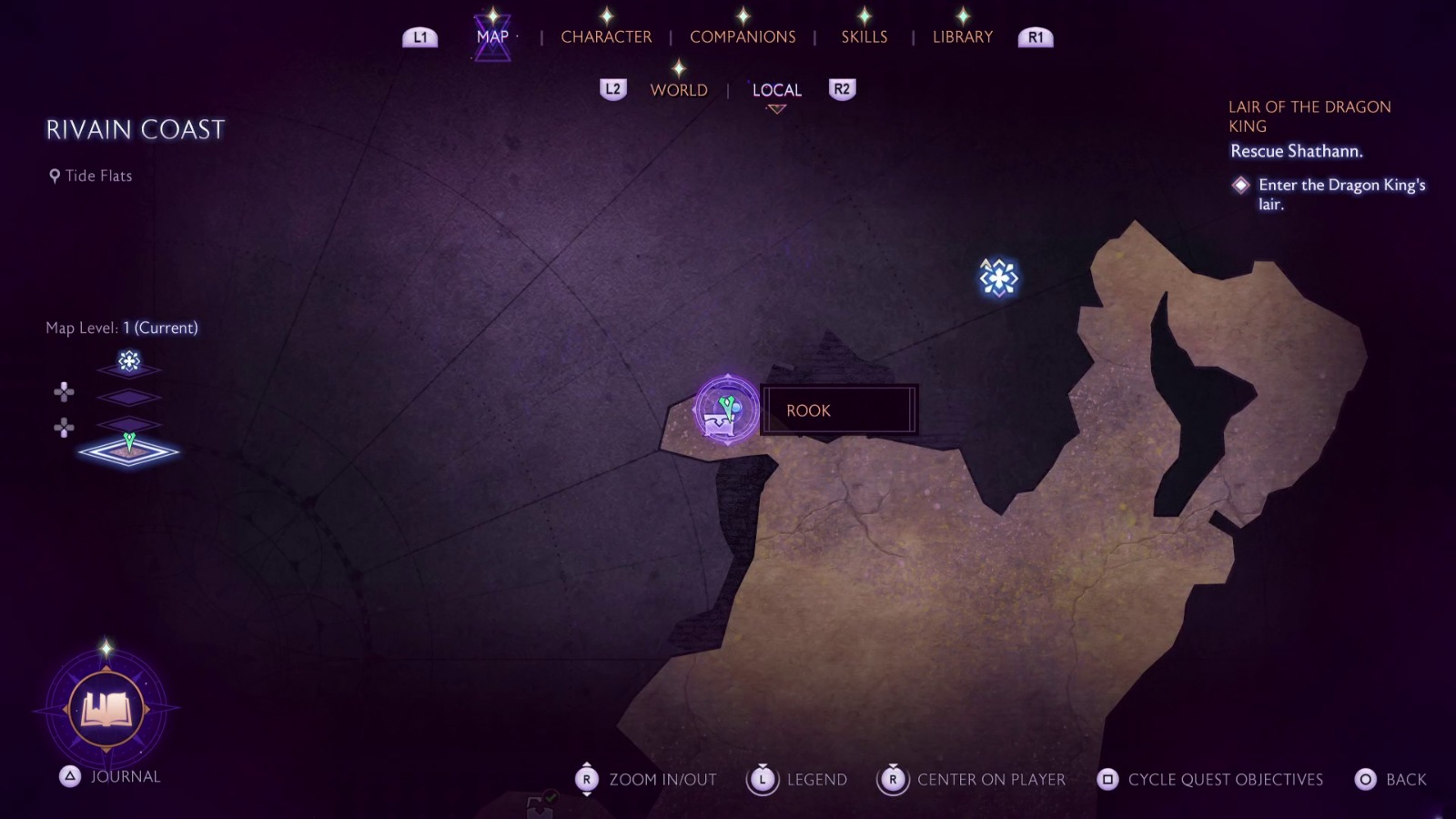Open the Companions tab

pos(743,36)
